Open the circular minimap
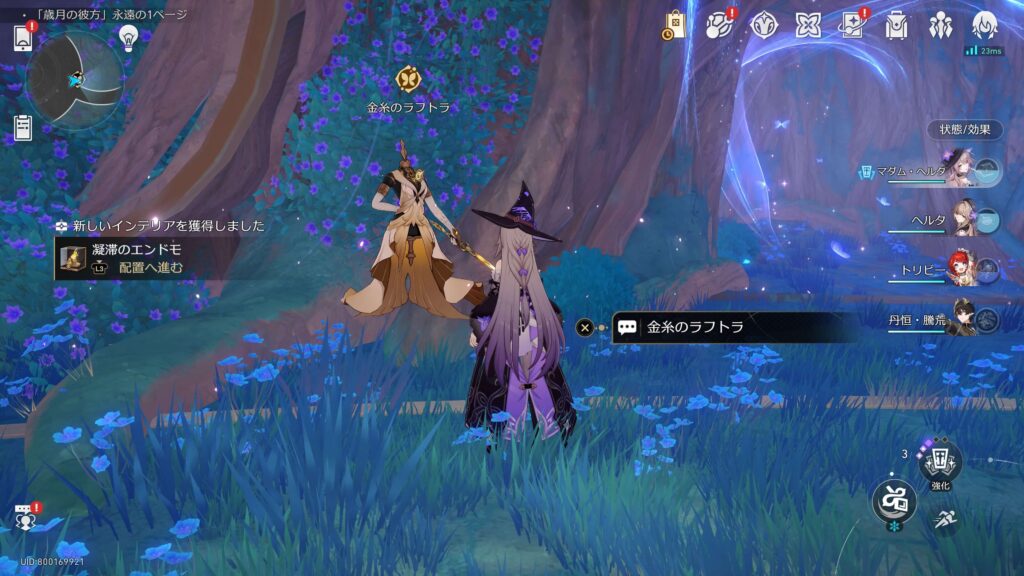This screenshot has height=576, width=1024. coord(75,79)
